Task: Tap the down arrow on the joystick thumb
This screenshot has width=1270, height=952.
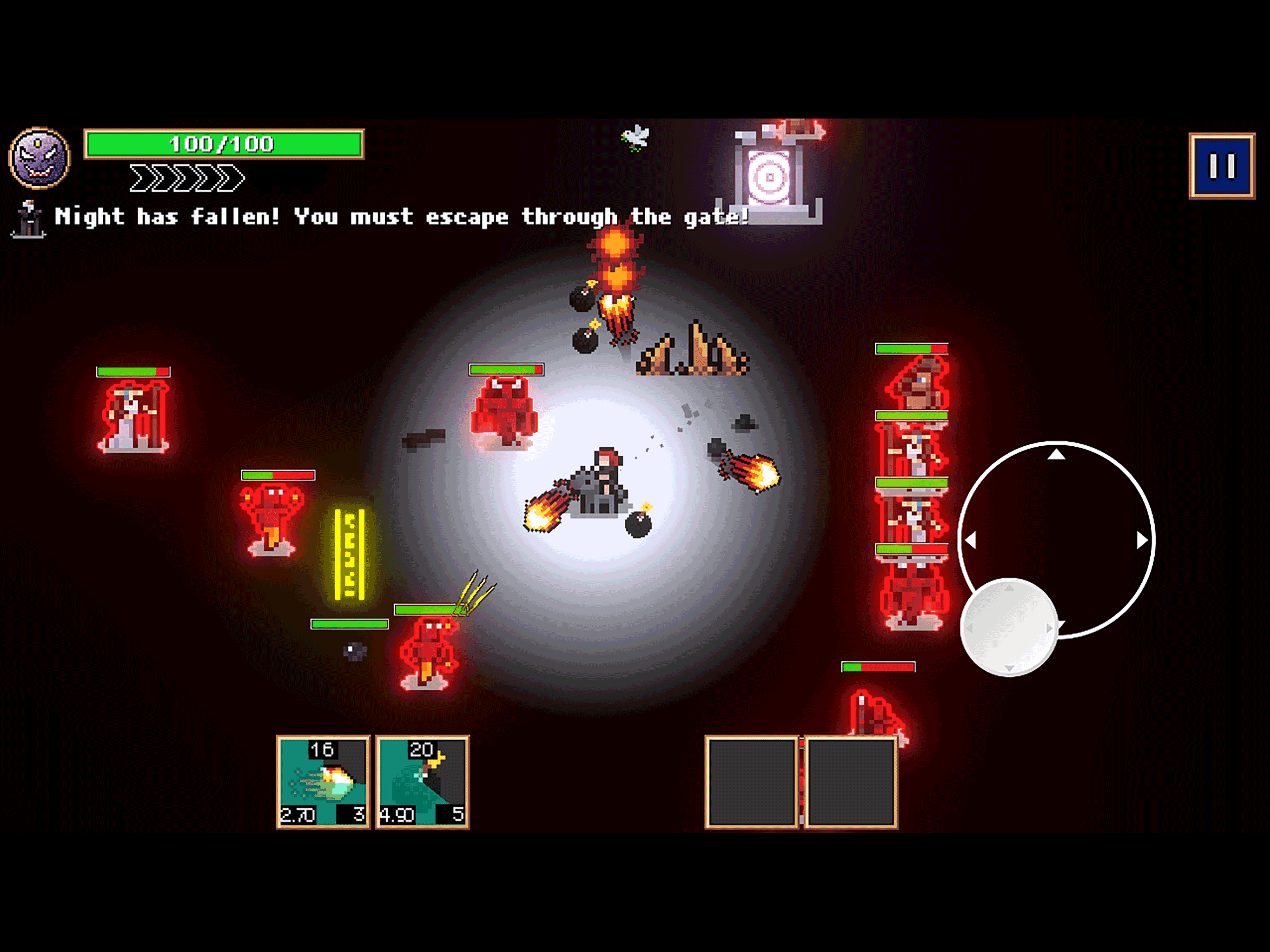Action: tap(1009, 669)
